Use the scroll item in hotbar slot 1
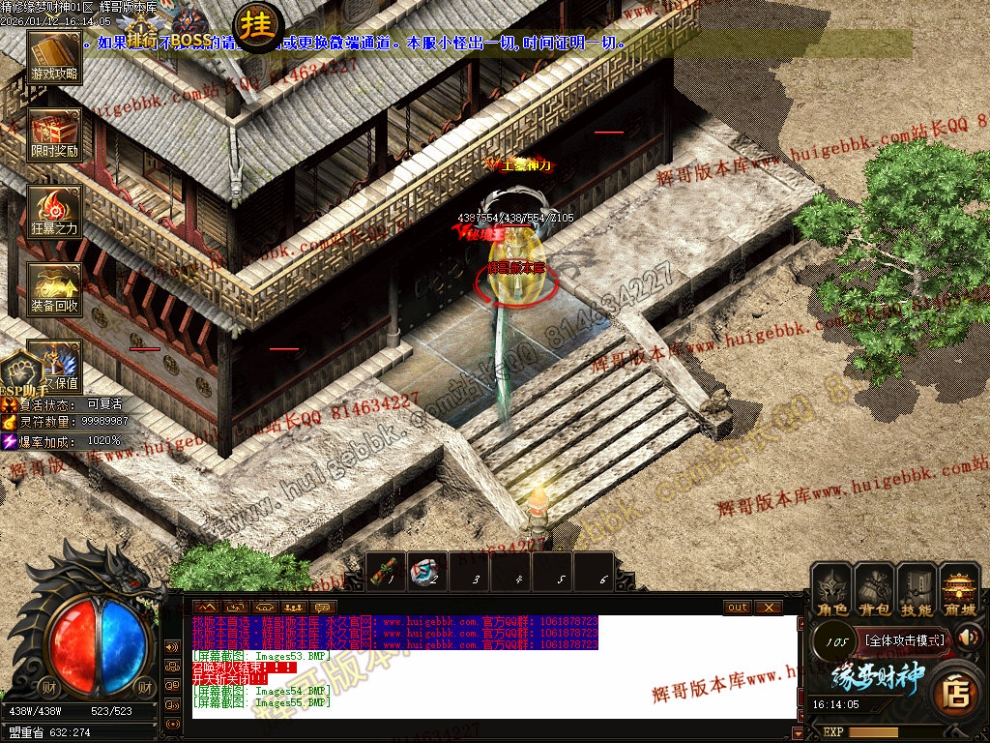 pos(387,571)
